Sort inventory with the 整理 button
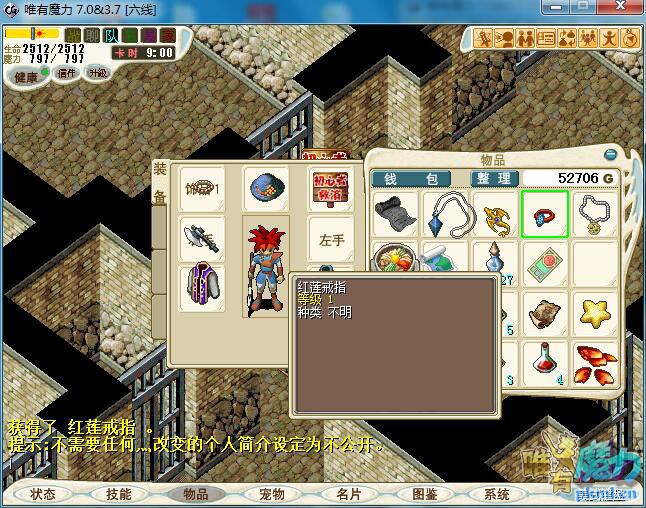Viewport: 646px width, 508px height. 494,178
